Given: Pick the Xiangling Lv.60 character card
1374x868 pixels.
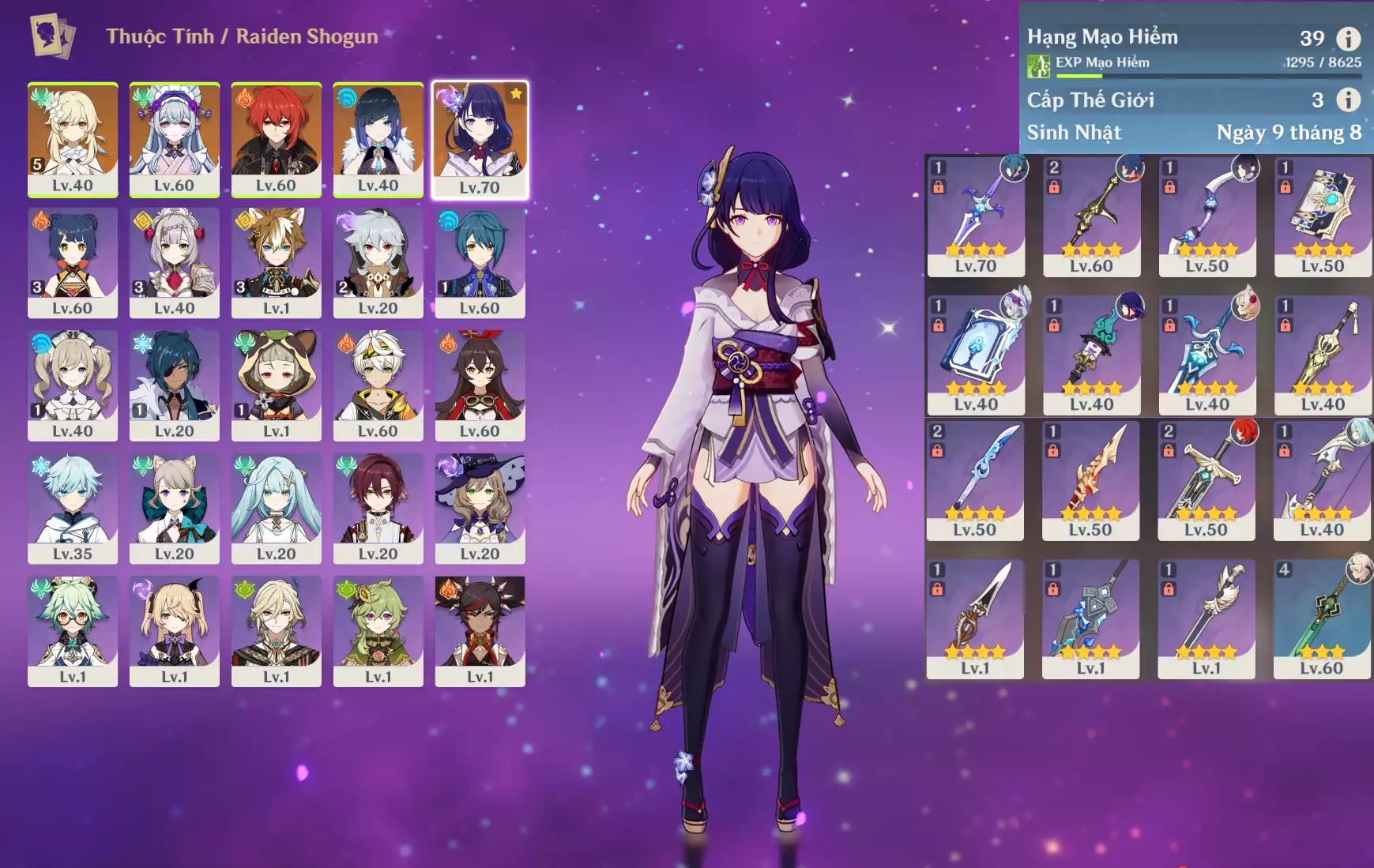Looking at the screenshot, I should point(73,262).
